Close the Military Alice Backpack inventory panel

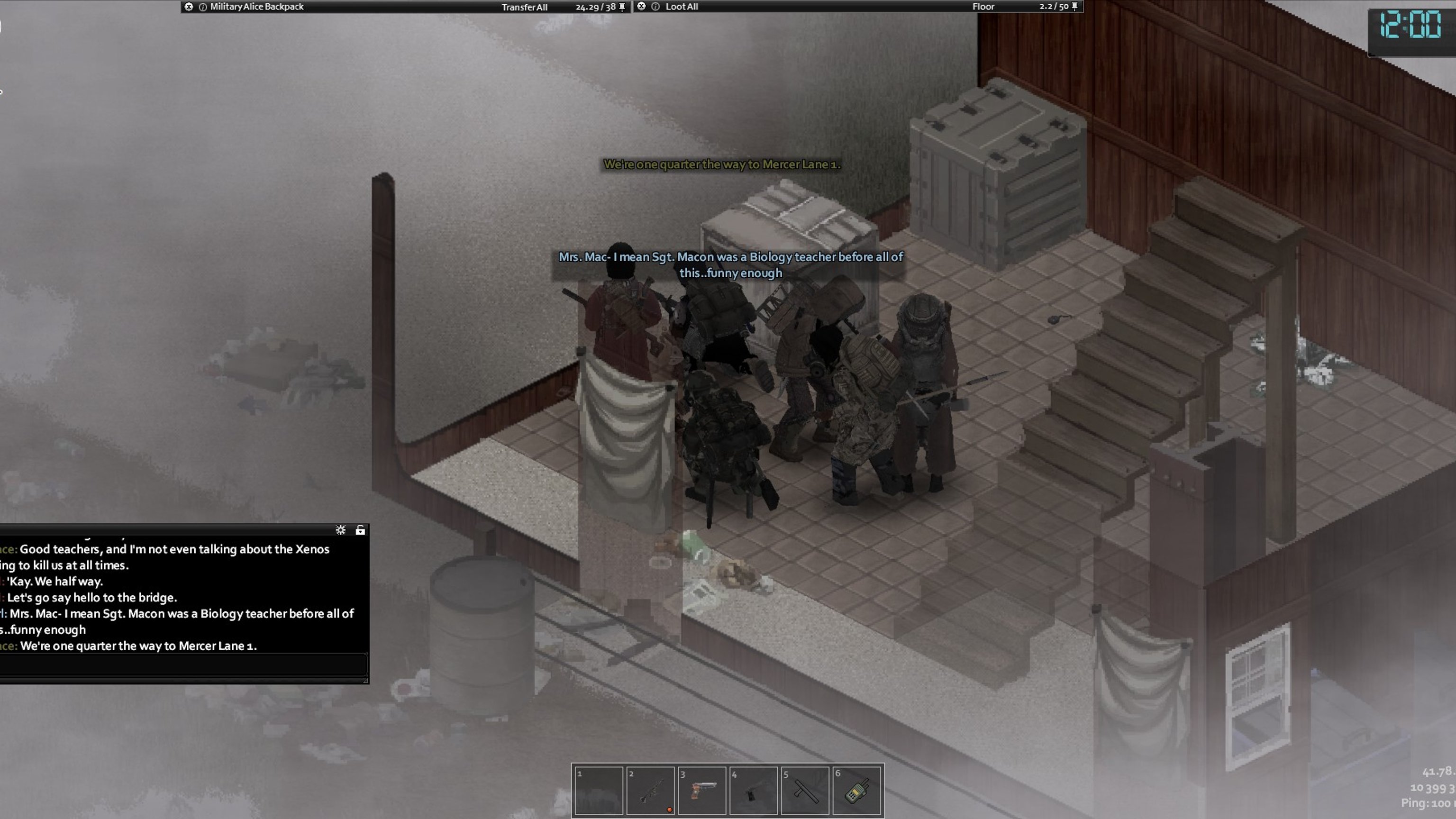(189, 7)
